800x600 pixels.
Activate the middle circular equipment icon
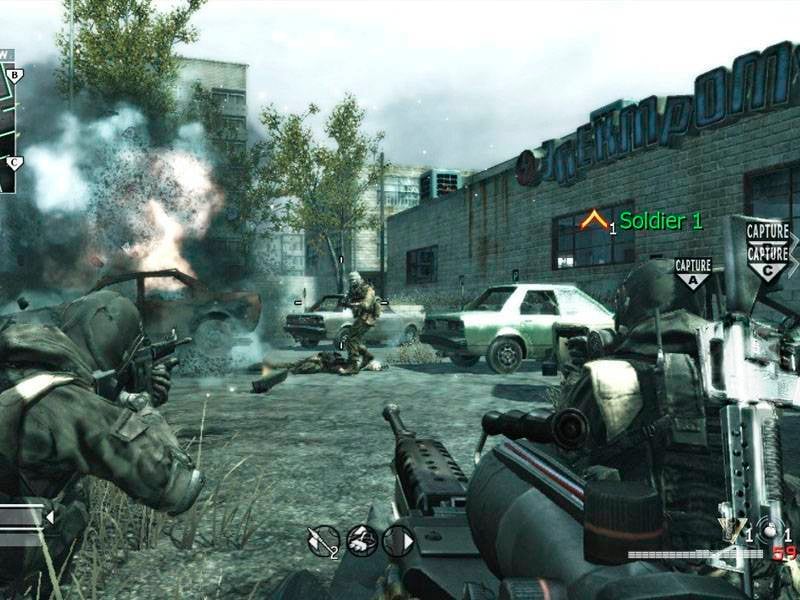point(361,540)
